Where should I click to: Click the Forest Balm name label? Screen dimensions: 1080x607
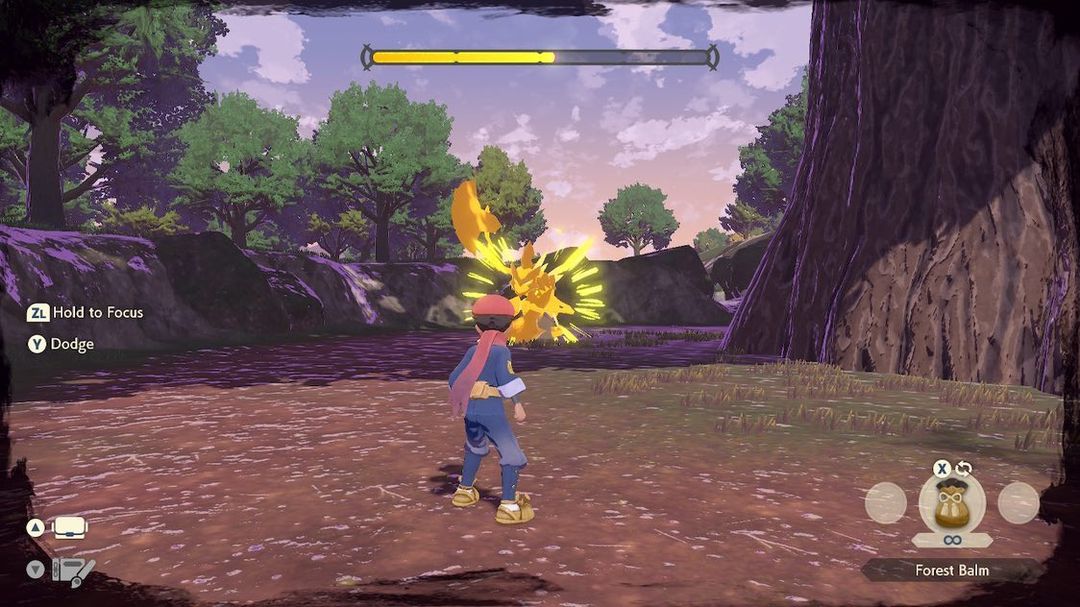(951, 570)
